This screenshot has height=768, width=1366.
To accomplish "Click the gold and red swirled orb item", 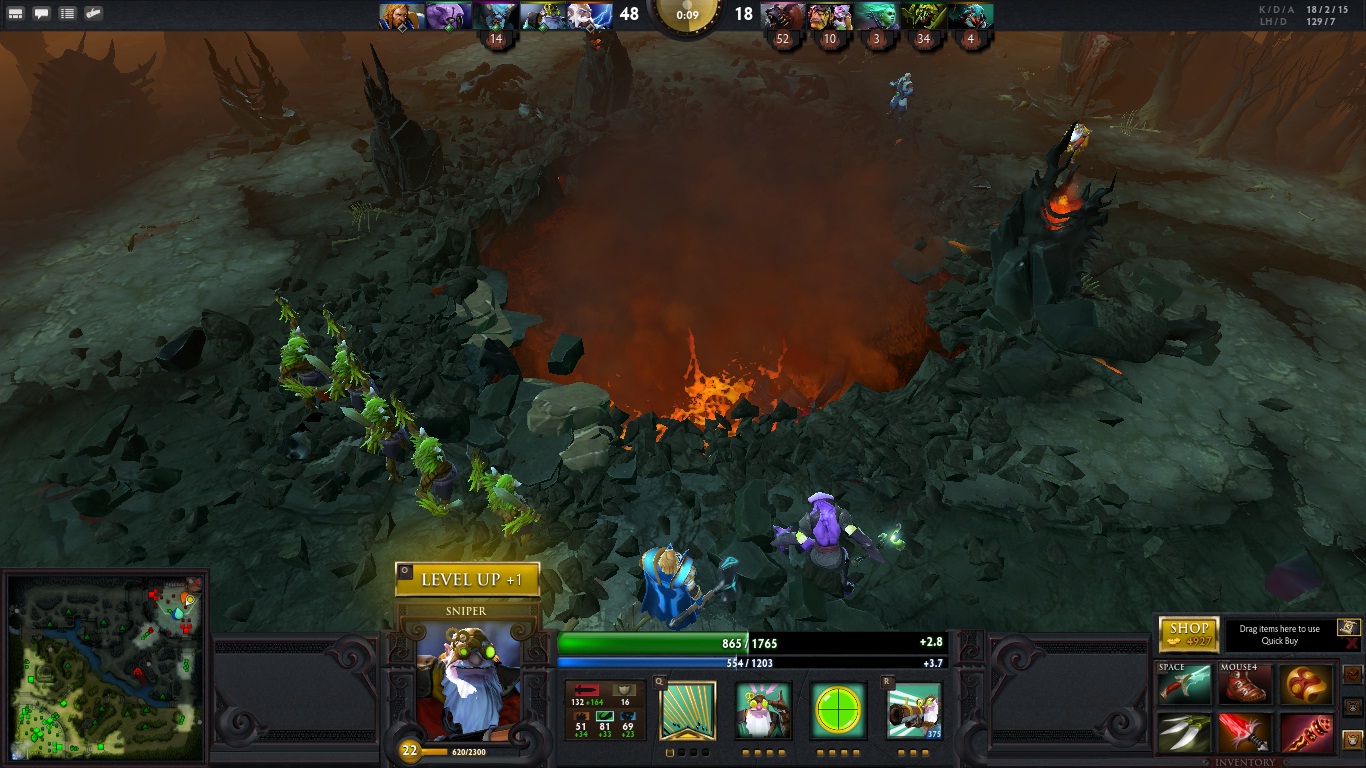I will coord(1306,687).
